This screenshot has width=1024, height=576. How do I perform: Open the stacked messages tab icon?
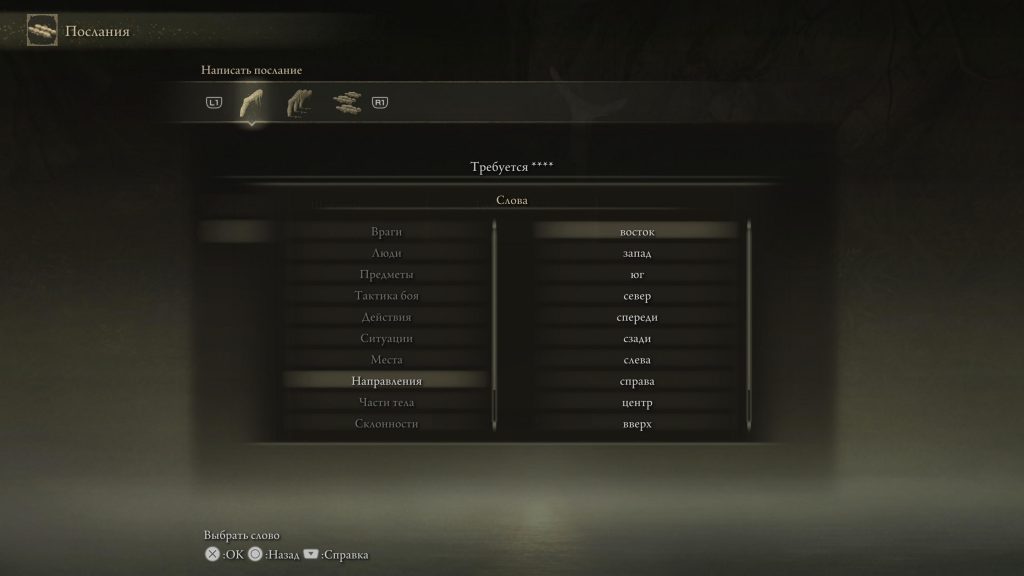346,102
